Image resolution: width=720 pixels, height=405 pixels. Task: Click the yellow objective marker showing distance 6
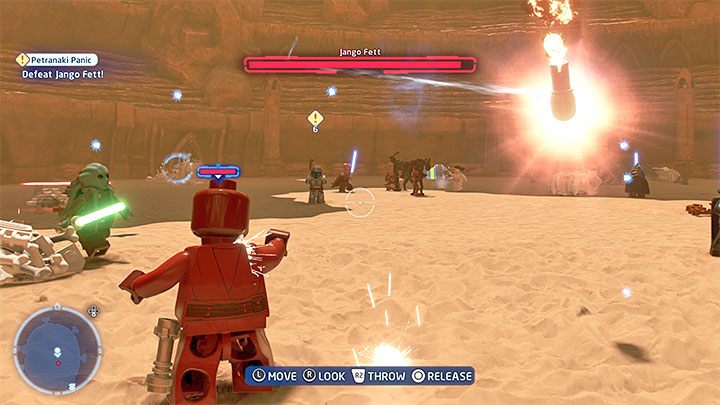[x=315, y=119]
